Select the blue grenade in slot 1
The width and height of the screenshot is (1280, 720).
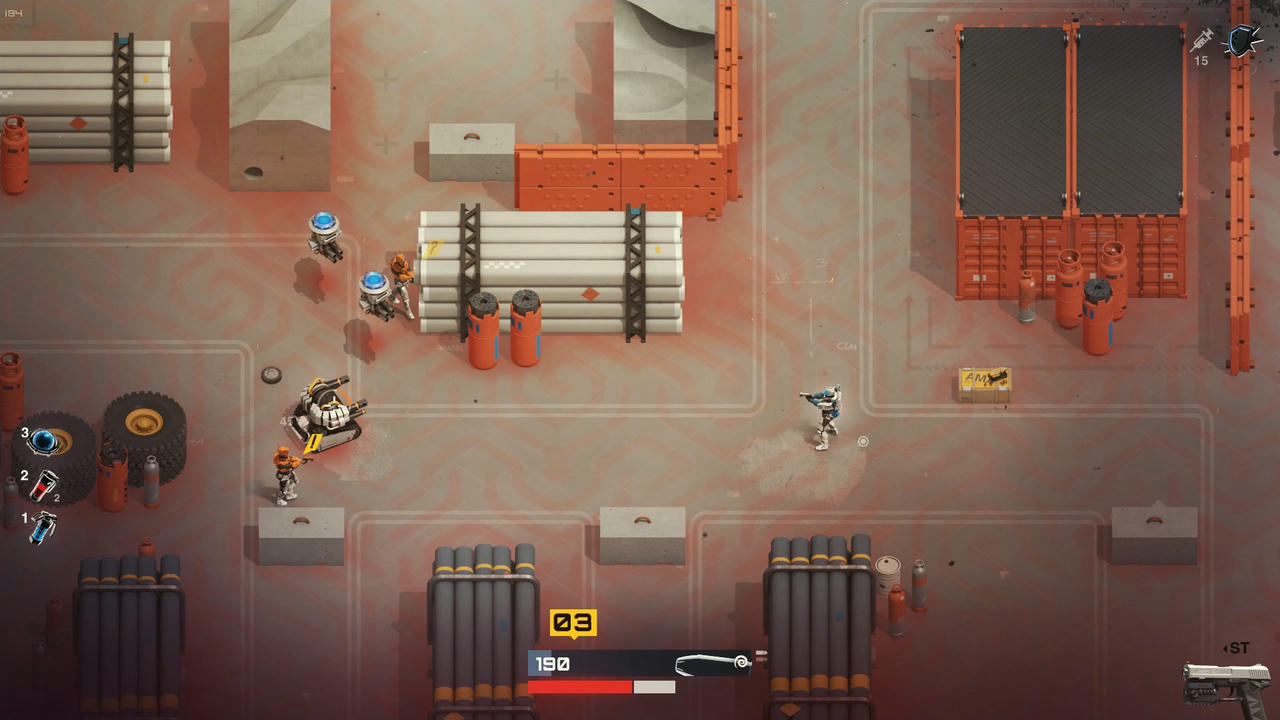(x=43, y=526)
